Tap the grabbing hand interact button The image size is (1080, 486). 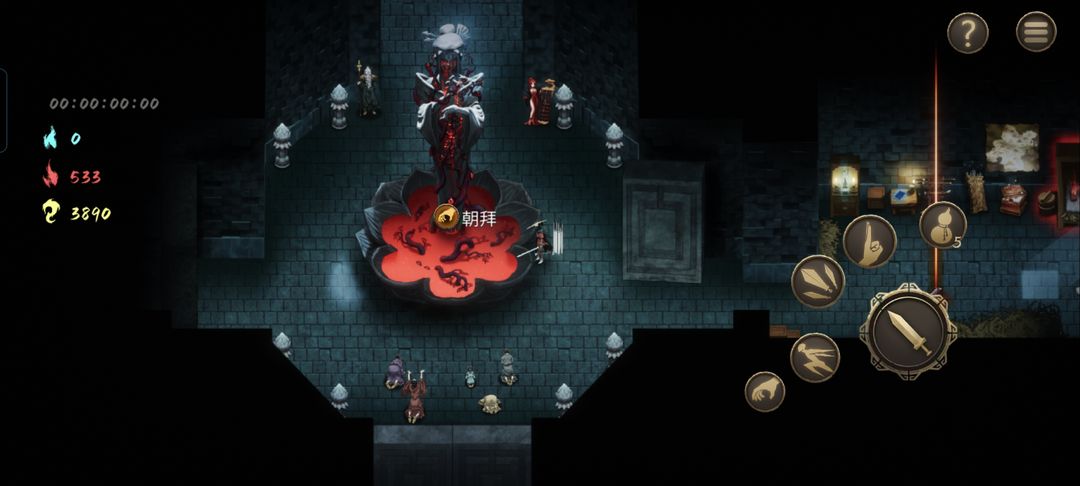coord(765,391)
